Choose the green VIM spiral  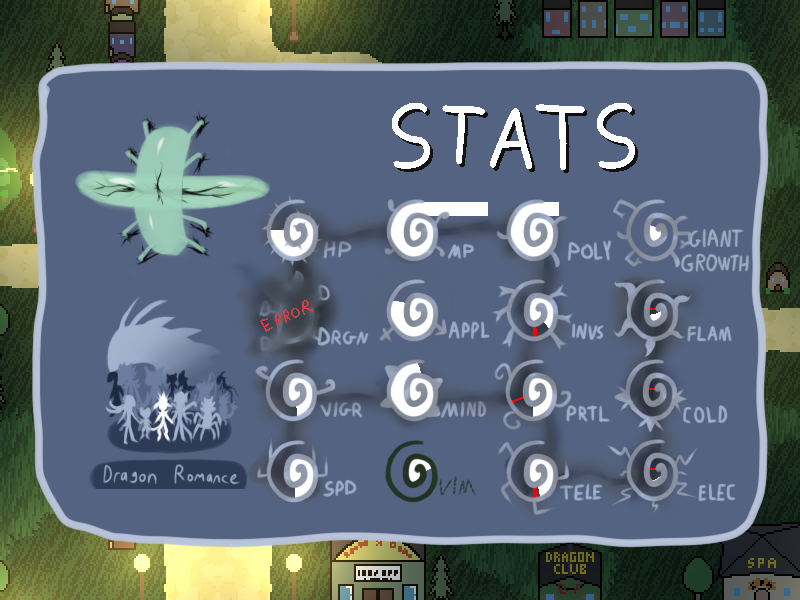click(x=413, y=469)
